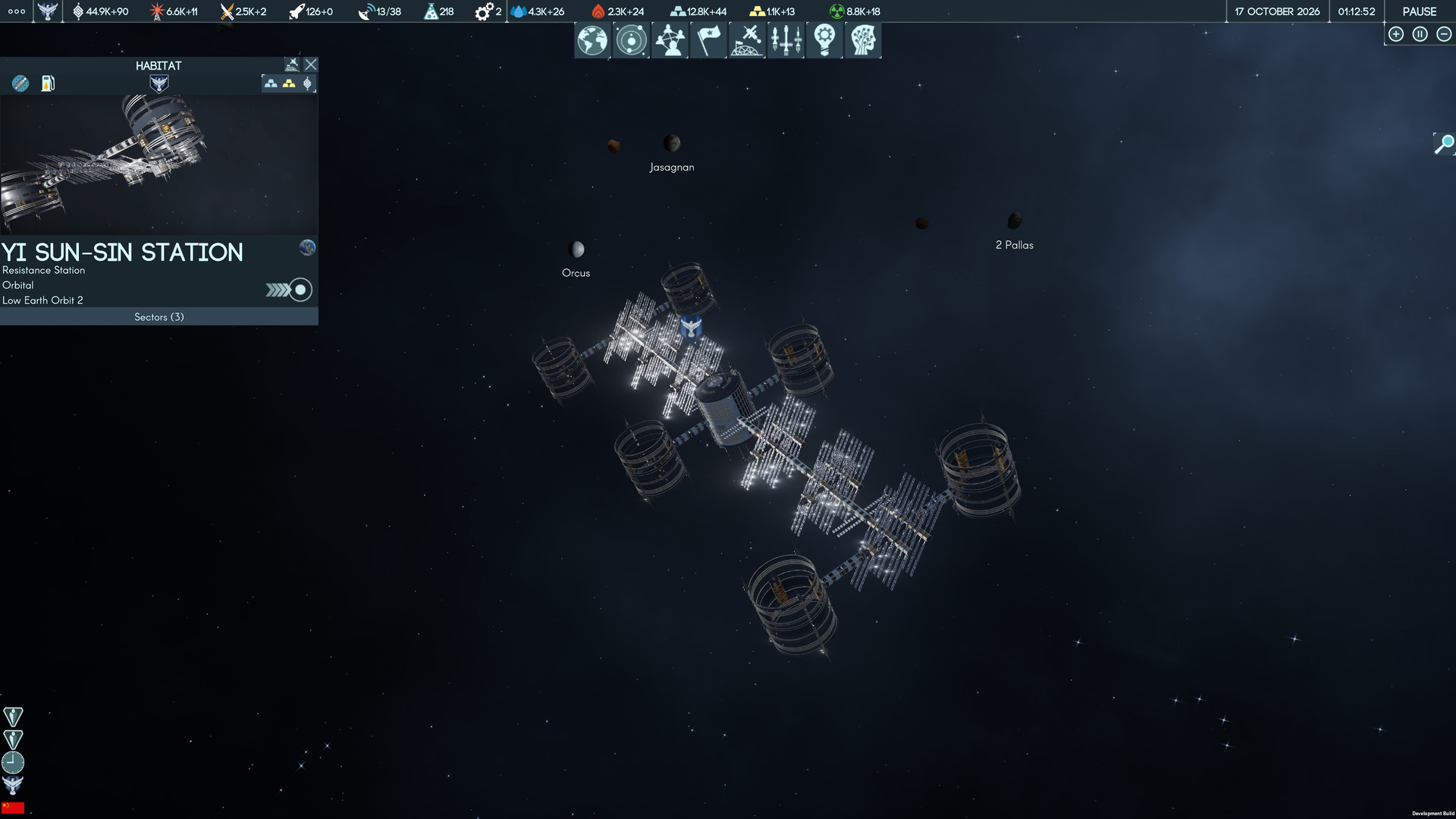
Task: Open the research tree via the lightbulb icon
Action: pyautogui.click(x=824, y=40)
